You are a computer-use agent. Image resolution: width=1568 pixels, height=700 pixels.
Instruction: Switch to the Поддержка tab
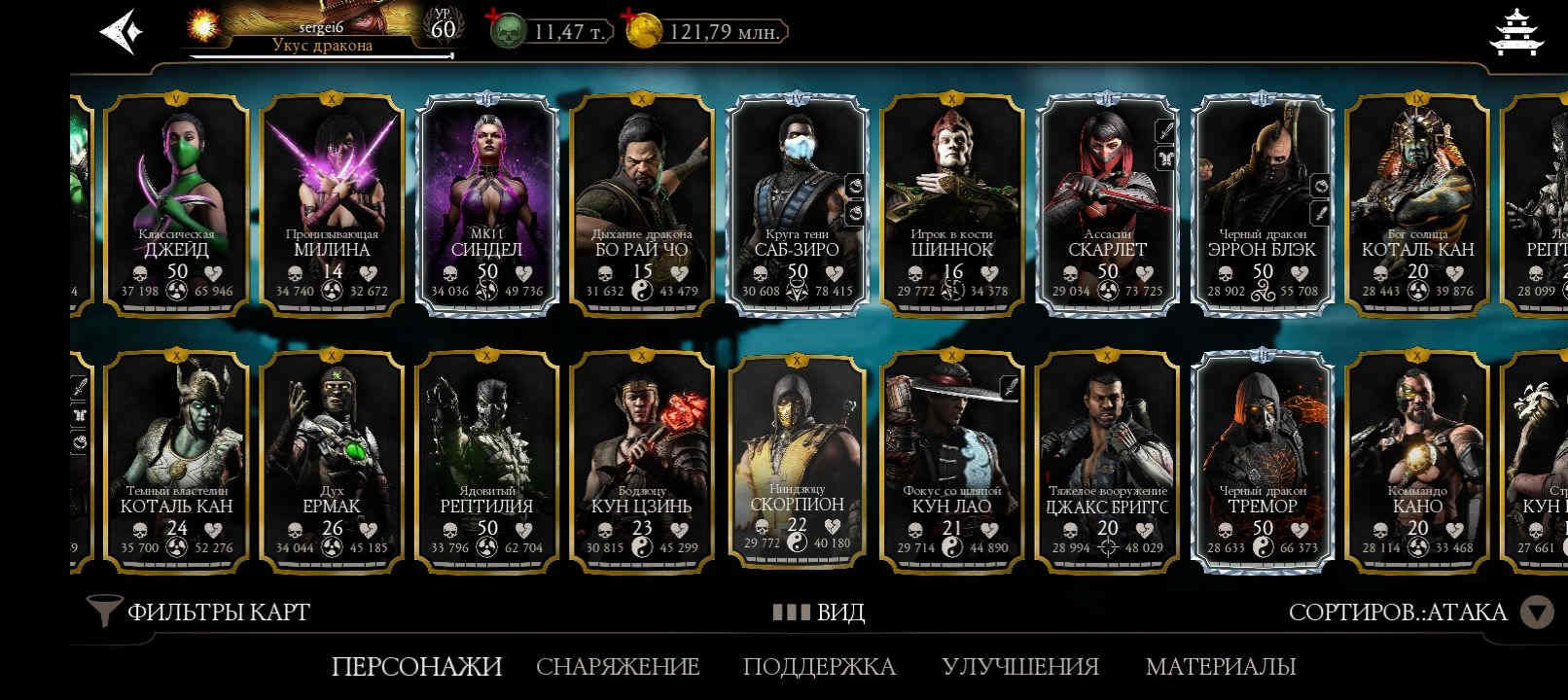[819, 667]
